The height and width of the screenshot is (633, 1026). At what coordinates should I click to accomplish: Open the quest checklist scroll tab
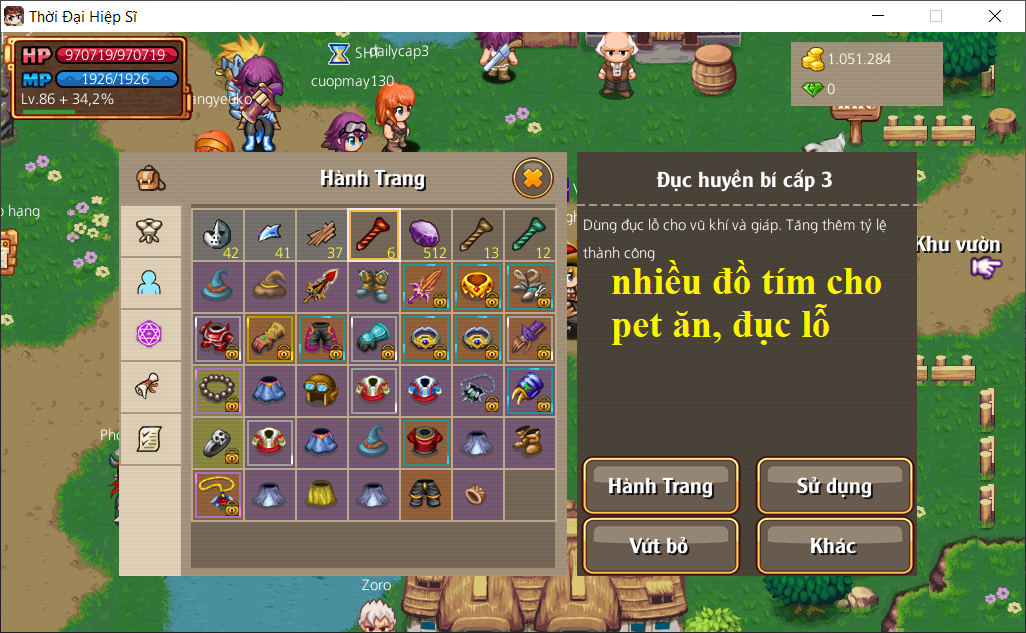click(150, 439)
